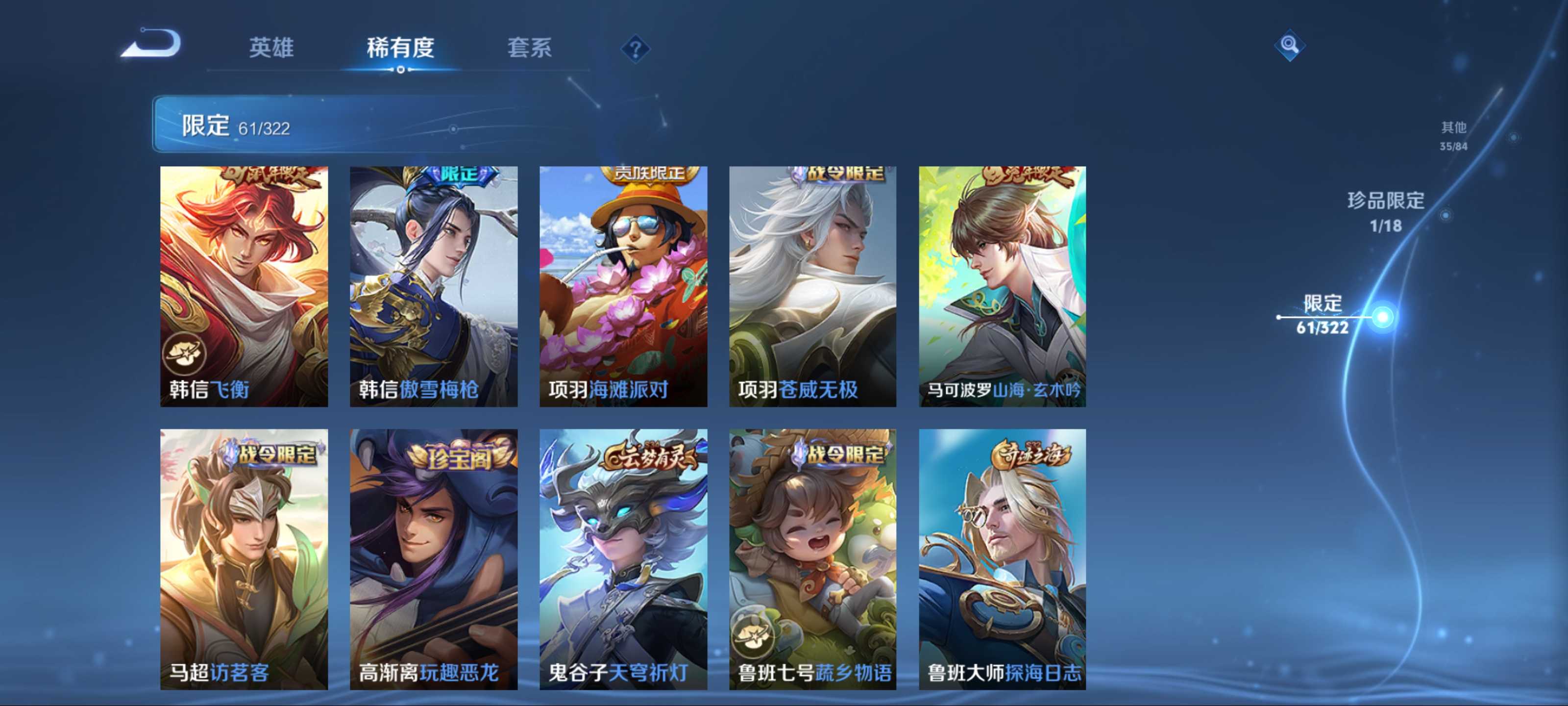This screenshot has width=1568, height=706.
Task: Click the glowing 限定 rarity node
Action: (1382, 317)
